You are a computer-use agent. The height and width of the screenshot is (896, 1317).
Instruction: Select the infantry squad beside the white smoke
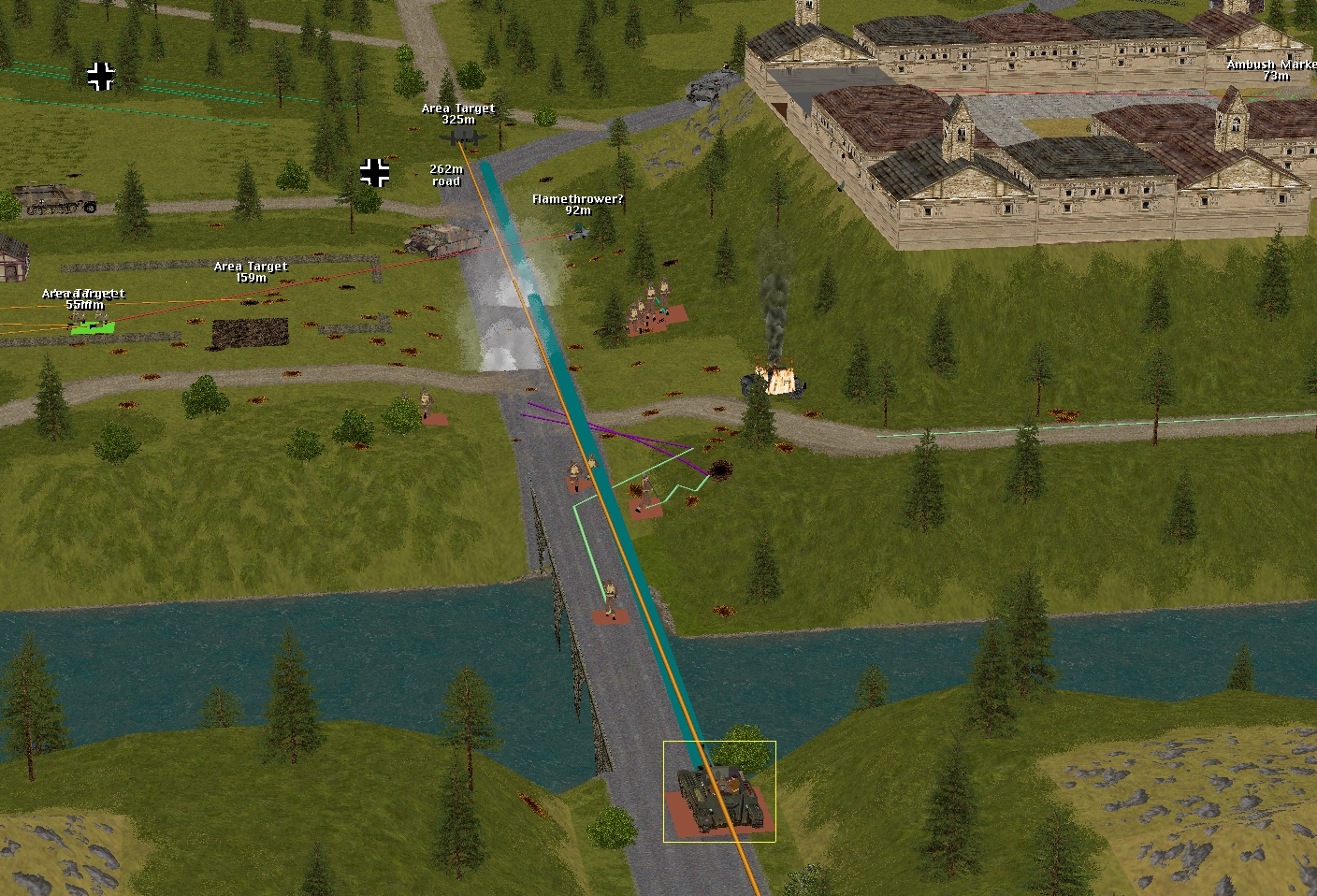[x=652, y=307]
